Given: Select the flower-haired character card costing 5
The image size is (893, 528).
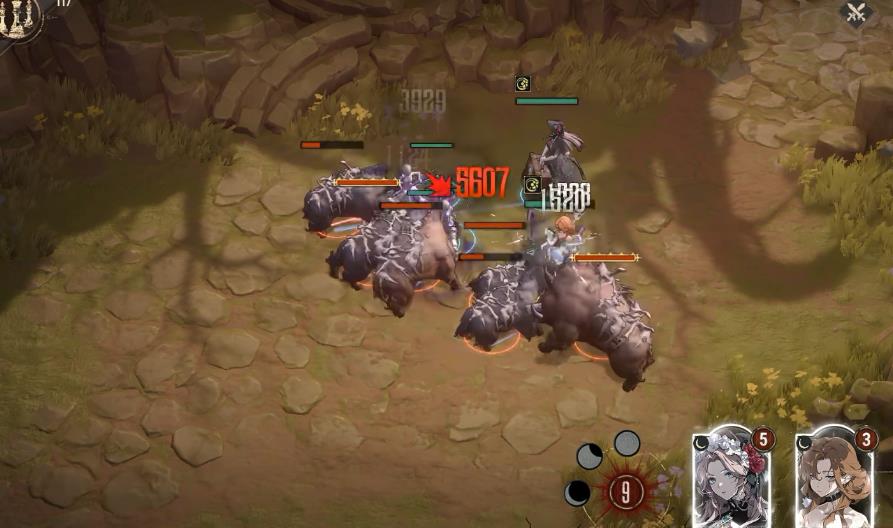Looking at the screenshot, I should pyautogui.click(x=734, y=480).
